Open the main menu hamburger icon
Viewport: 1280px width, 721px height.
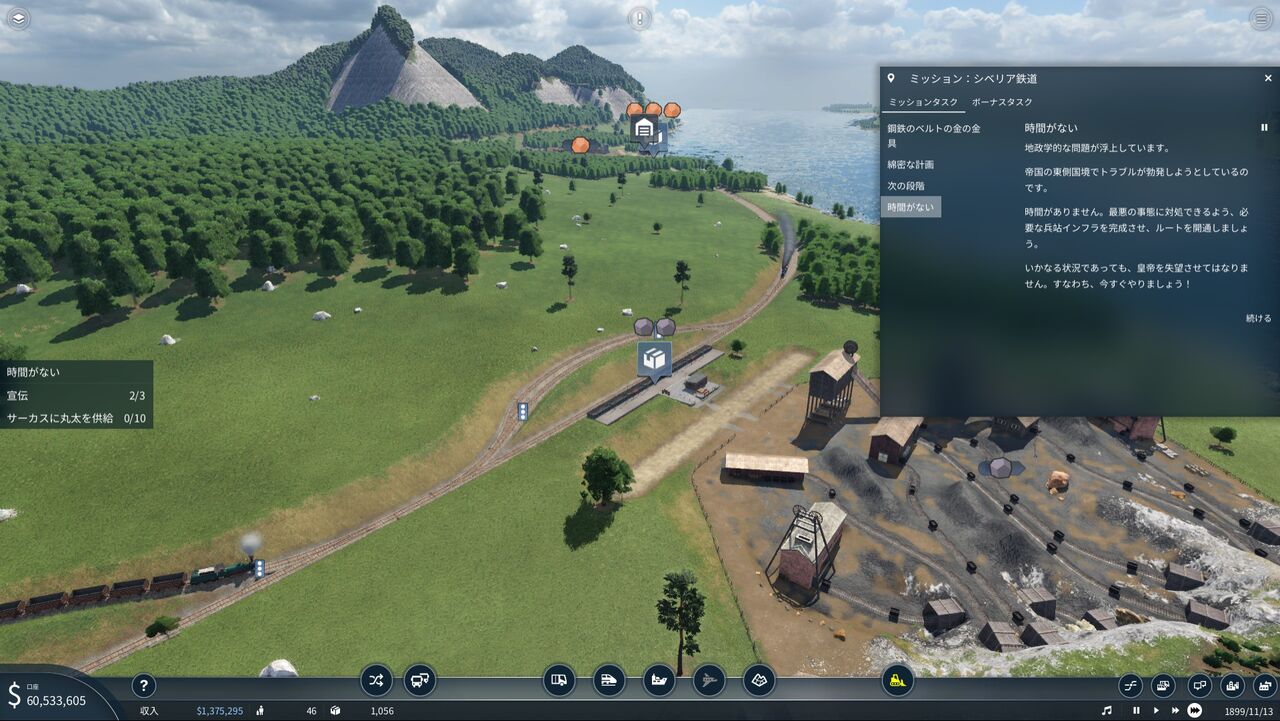click(x=1261, y=18)
